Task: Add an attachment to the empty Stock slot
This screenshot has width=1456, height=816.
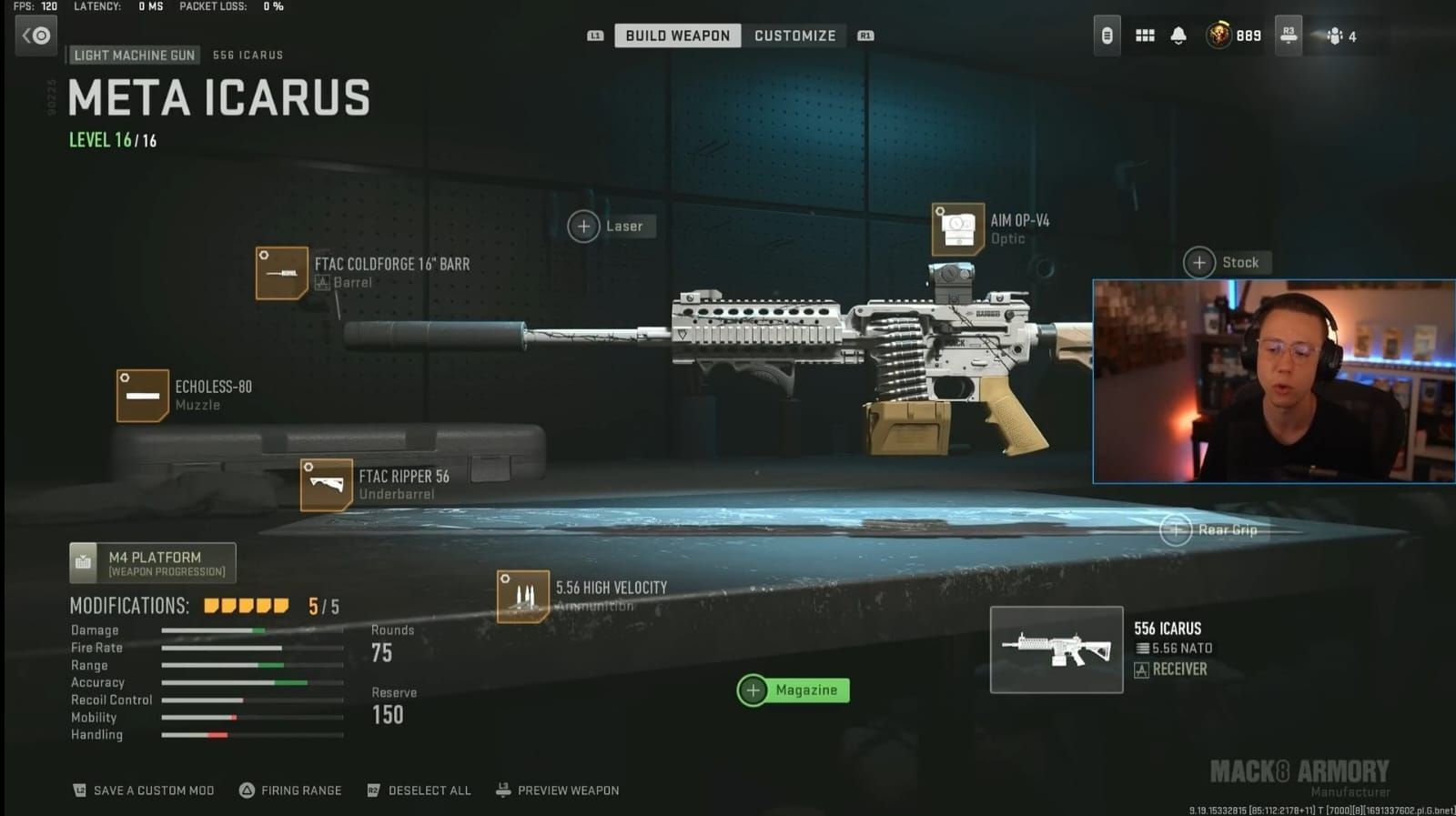Action: tap(1199, 262)
